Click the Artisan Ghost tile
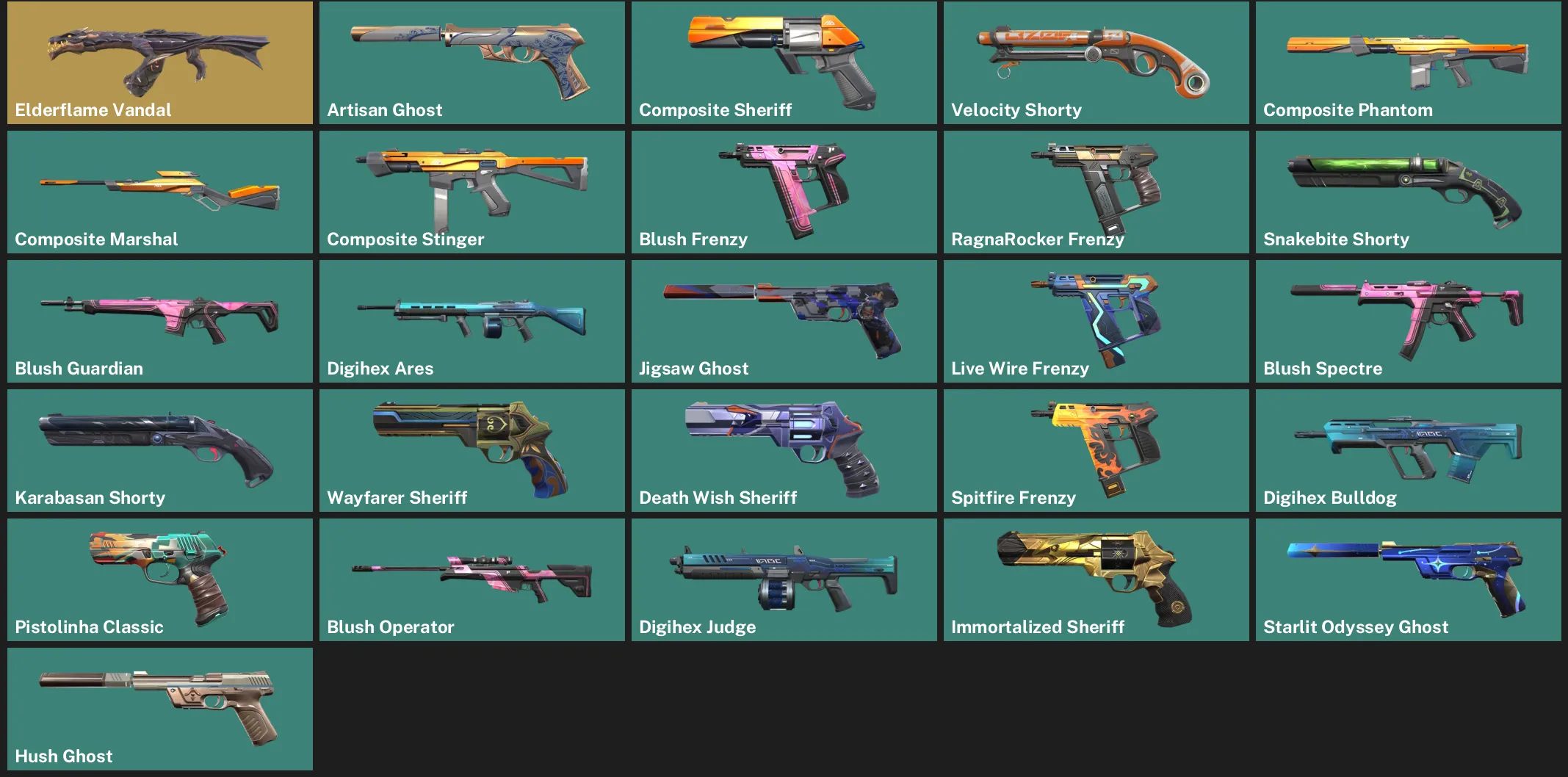 tap(470, 62)
